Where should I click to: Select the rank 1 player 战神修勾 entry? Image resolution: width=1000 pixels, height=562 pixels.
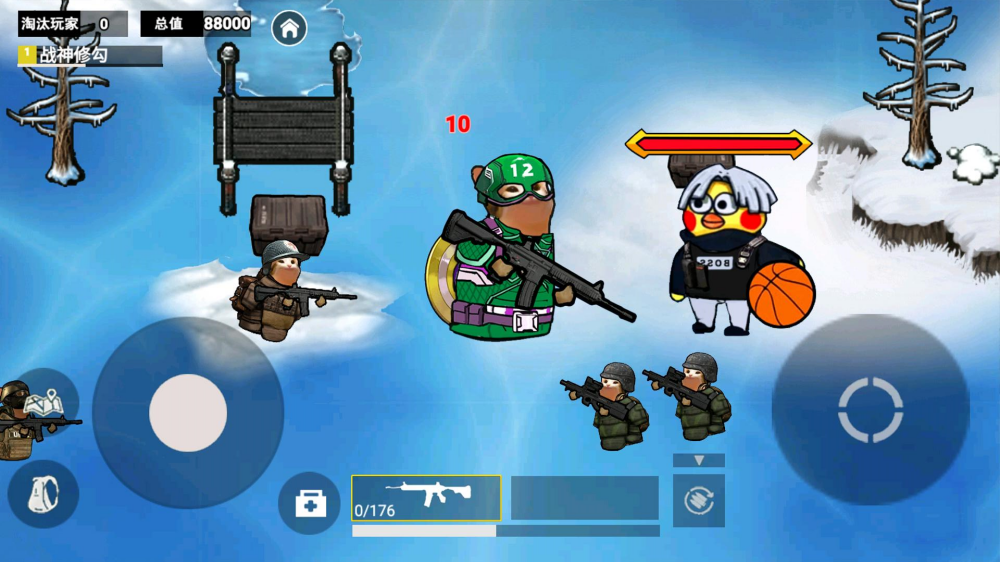[x=90, y=56]
